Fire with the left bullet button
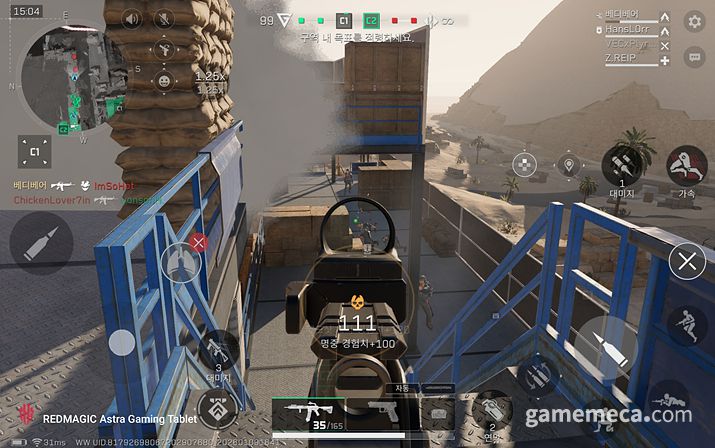Viewport: 715px width, 448px height. pos(41,242)
